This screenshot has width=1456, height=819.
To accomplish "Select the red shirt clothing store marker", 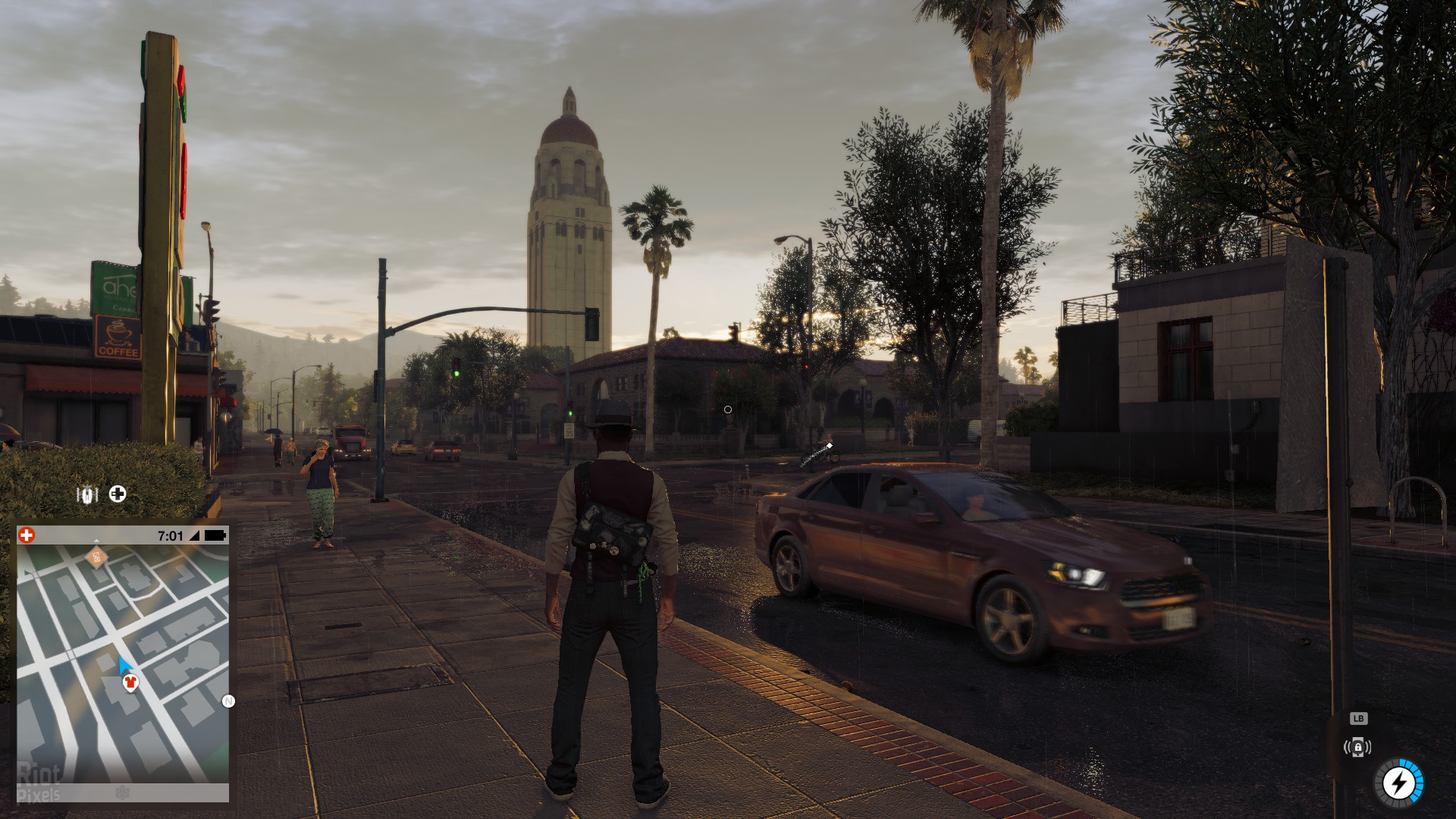I will pos(130,682).
